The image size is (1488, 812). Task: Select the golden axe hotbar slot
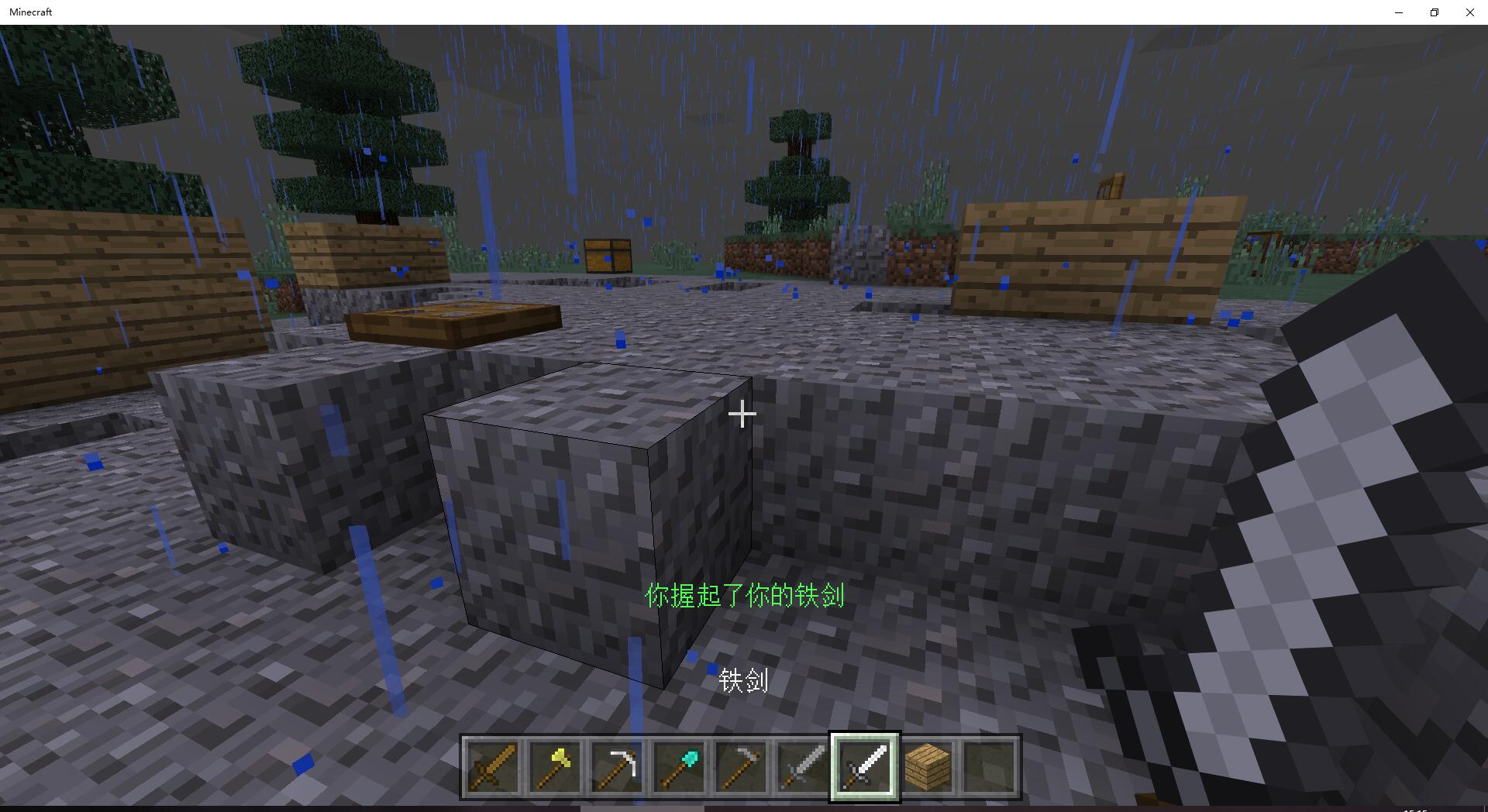(x=555, y=767)
